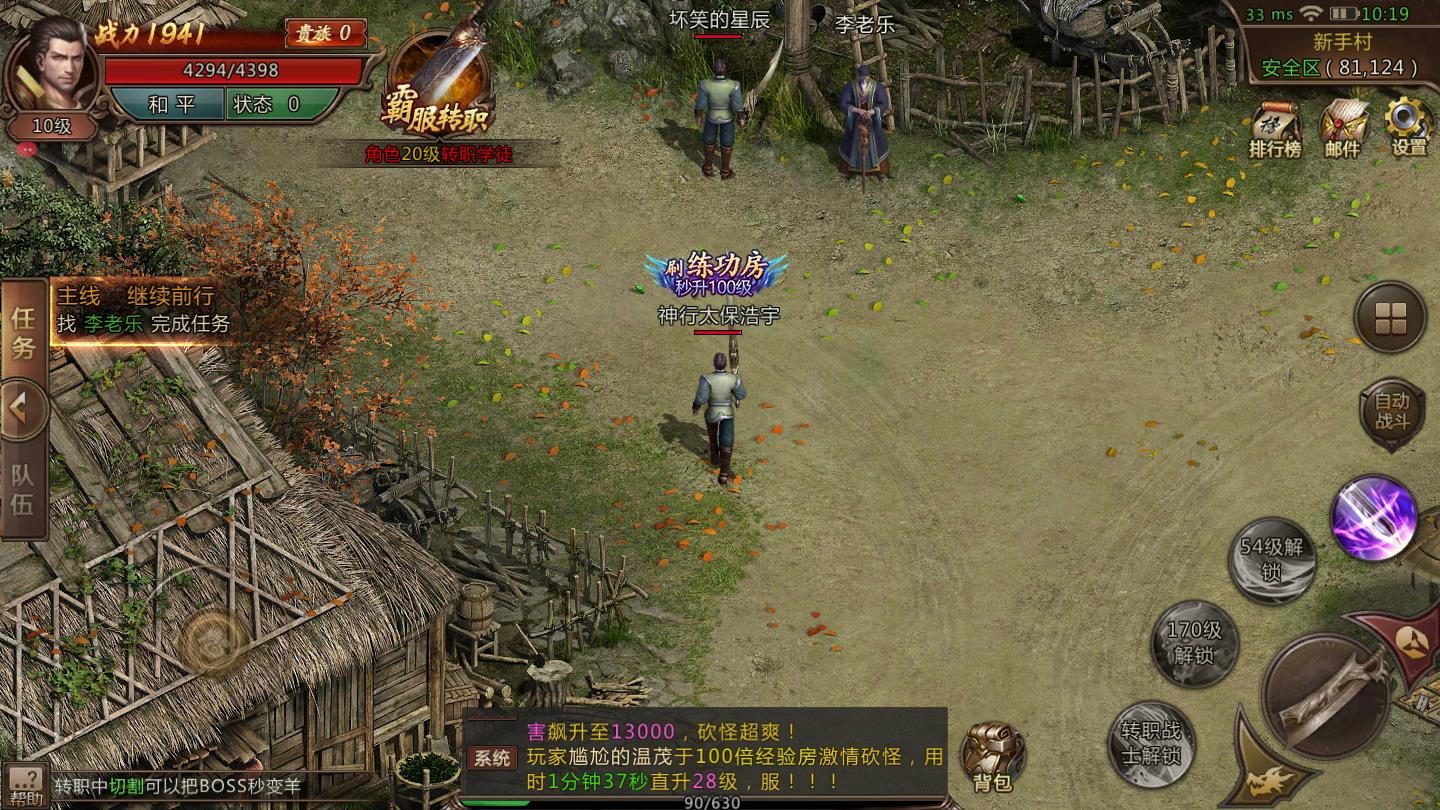Image resolution: width=1440 pixels, height=810 pixels.
Task: Open the 设置 settings gear
Action: tap(1409, 128)
